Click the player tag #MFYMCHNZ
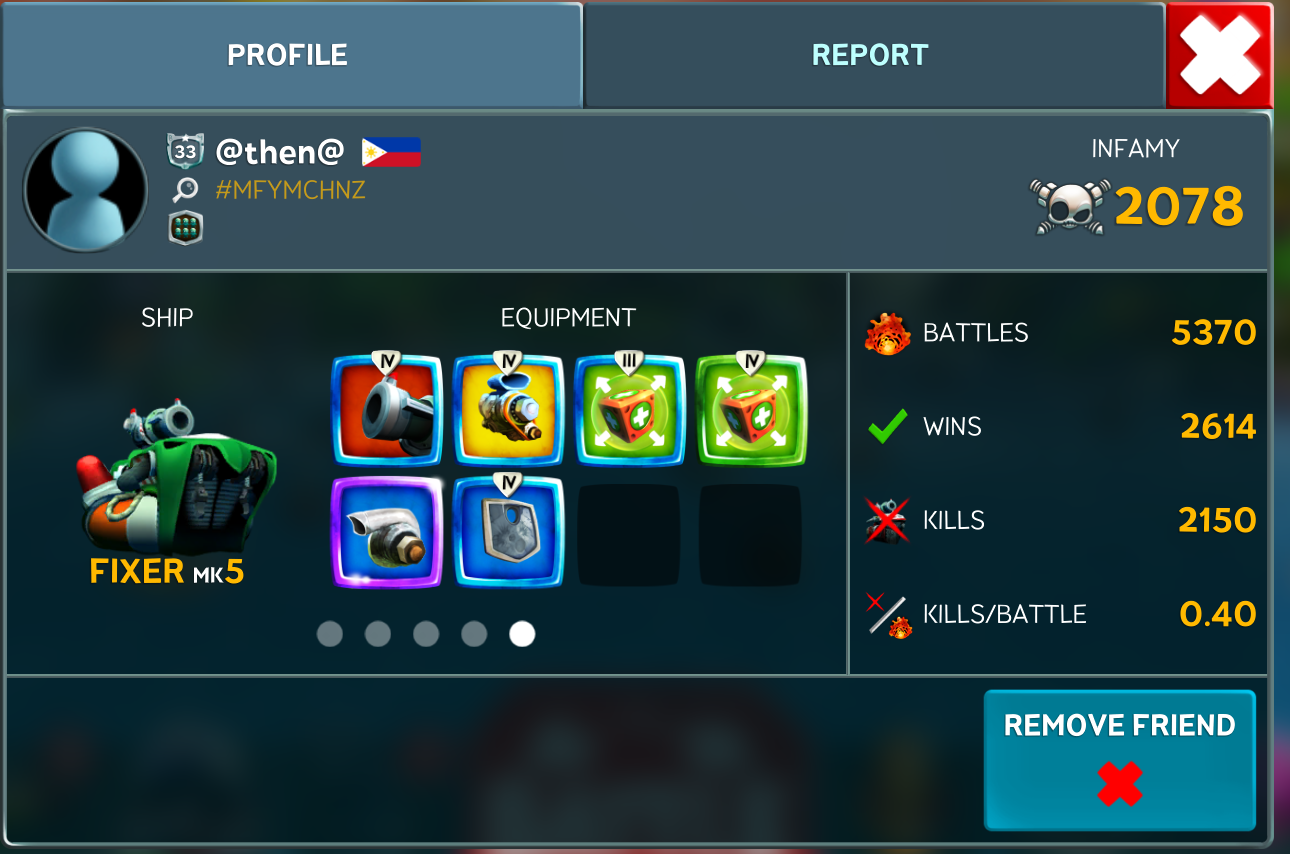 tap(290, 190)
